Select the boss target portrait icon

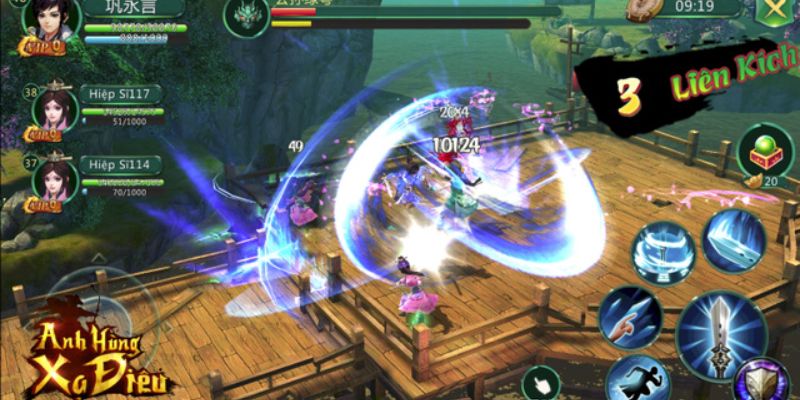pyautogui.click(x=244, y=12)
